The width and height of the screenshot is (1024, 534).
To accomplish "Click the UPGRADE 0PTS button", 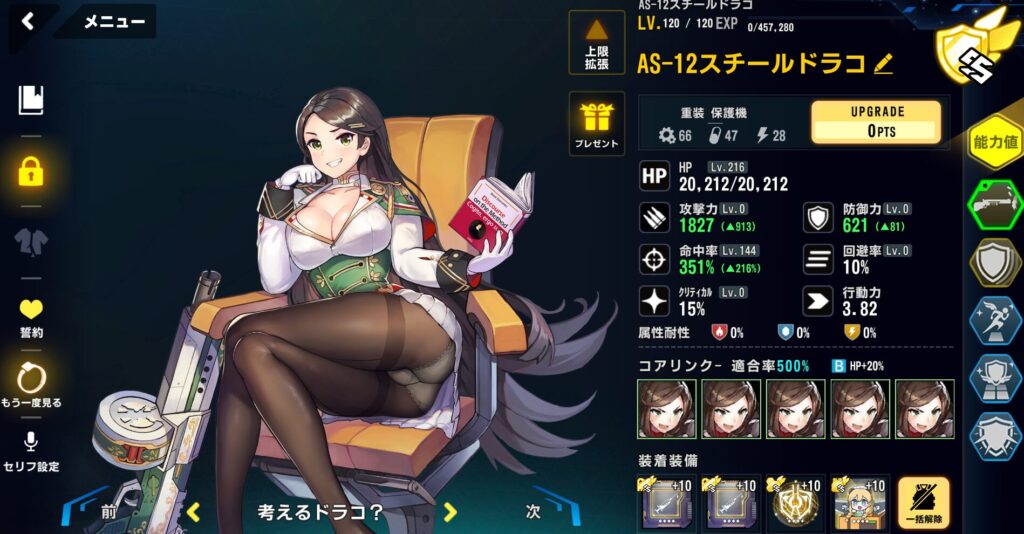I will pos(875,121).
